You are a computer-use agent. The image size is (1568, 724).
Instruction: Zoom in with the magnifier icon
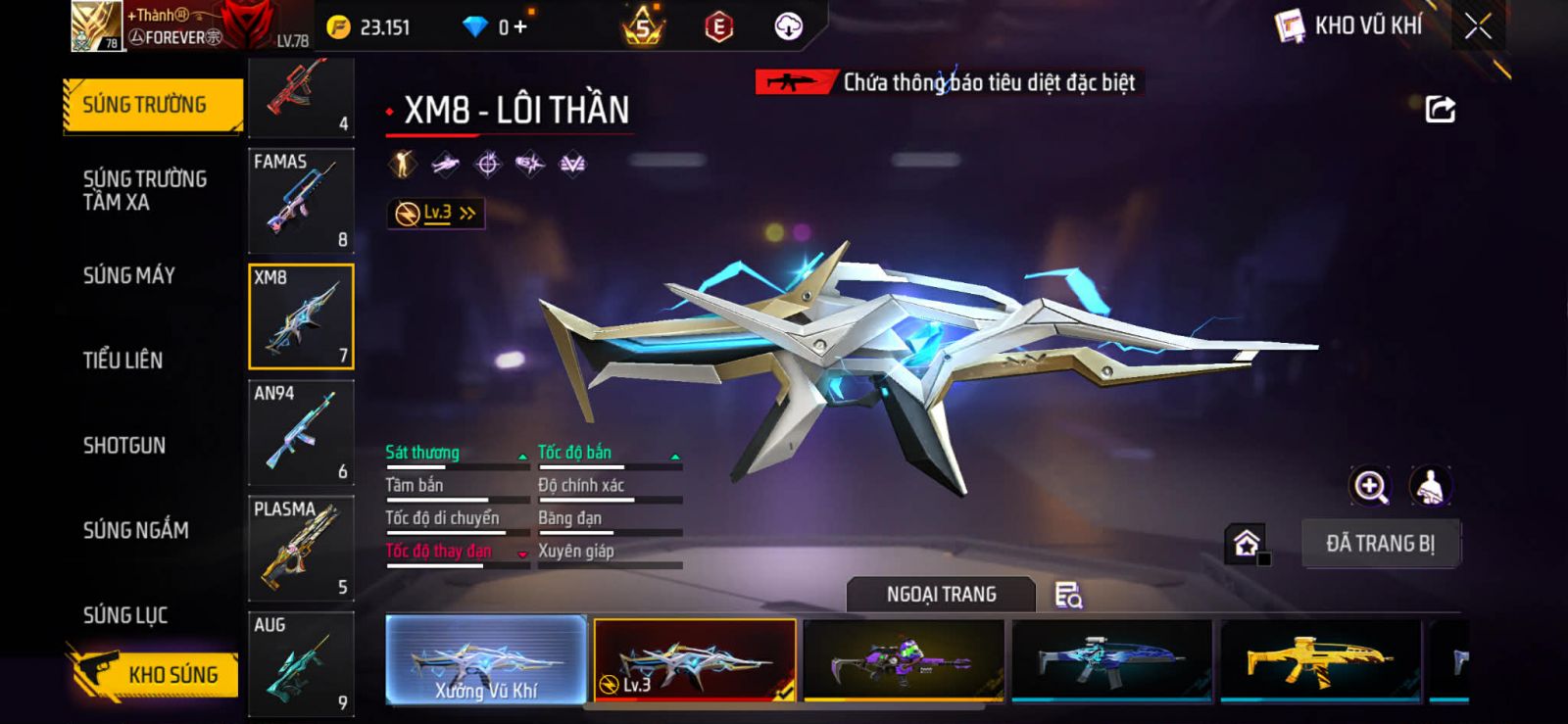1370,486
